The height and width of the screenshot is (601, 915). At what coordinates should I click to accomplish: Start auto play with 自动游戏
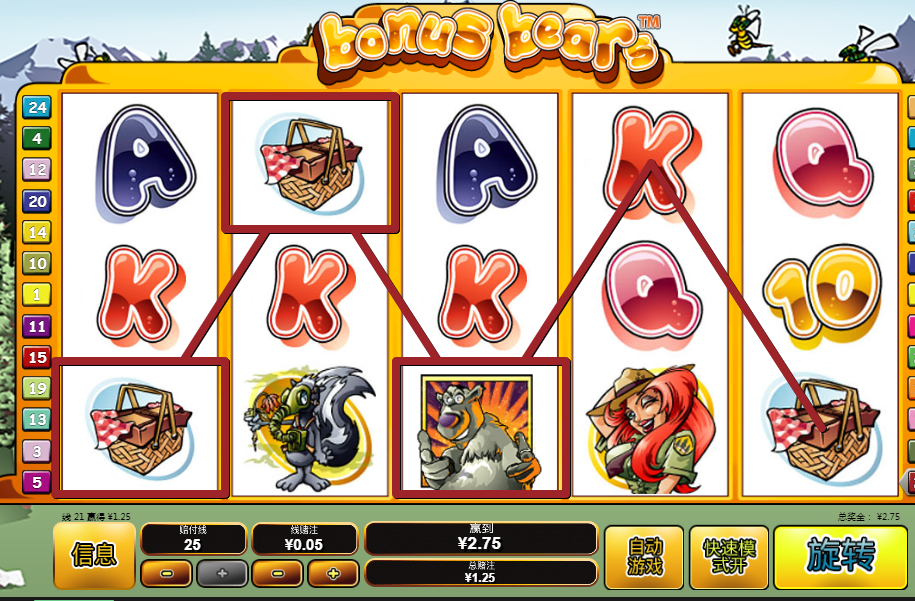point(645,556)
